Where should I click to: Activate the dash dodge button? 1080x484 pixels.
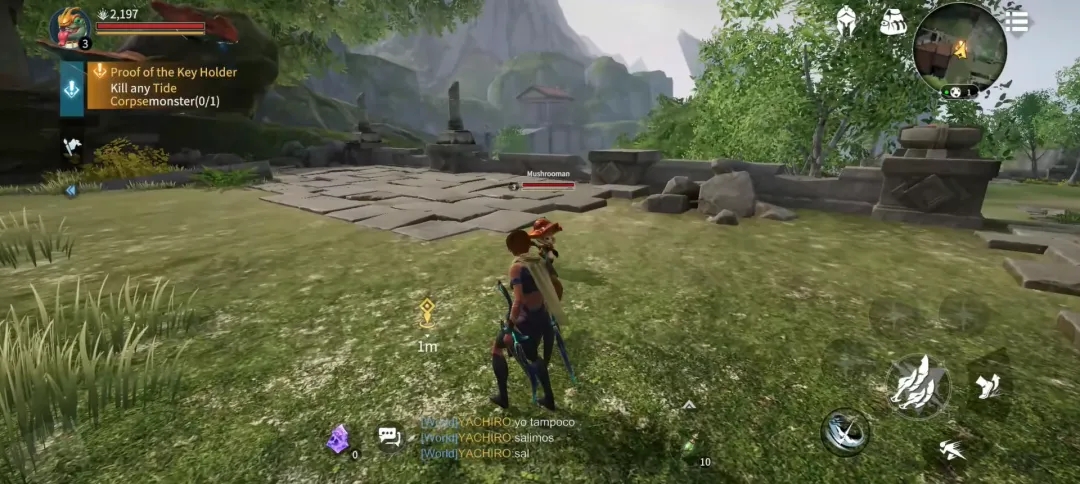pos(951,450)
